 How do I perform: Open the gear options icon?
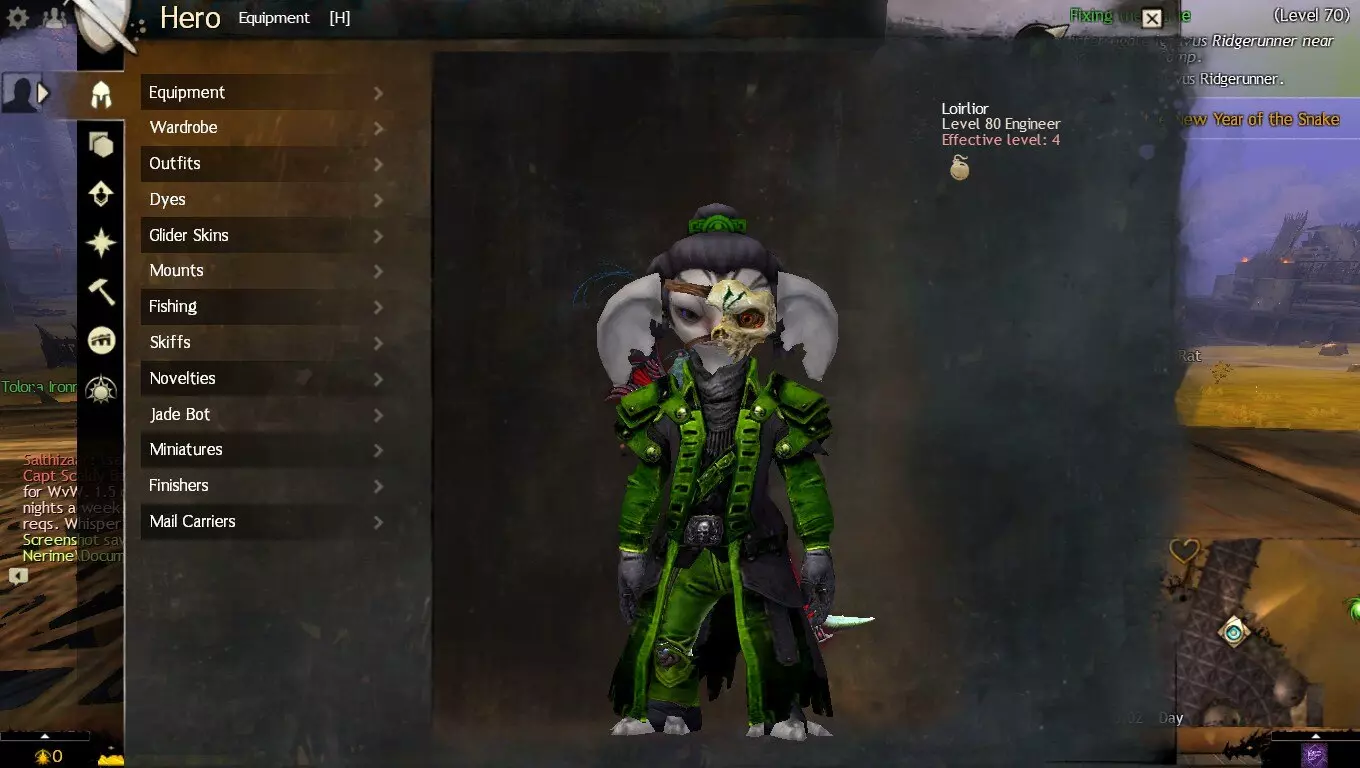18,18
